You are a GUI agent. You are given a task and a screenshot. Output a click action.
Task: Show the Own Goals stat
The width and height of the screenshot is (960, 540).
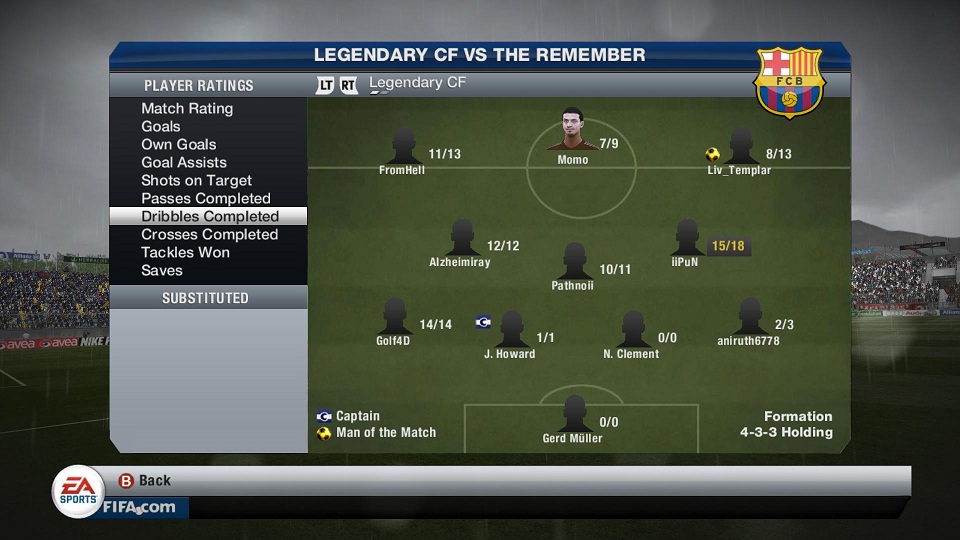tap(179, 144)
